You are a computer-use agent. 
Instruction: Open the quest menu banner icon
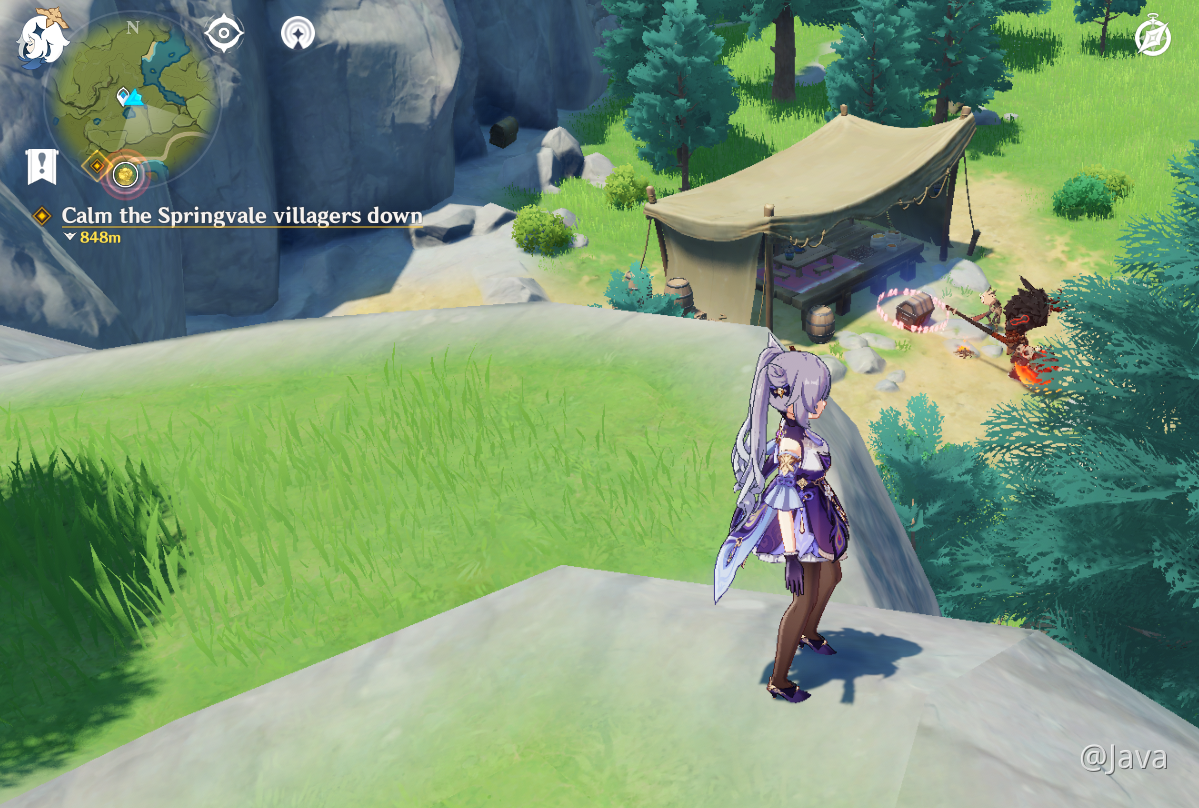click(42, 166)
